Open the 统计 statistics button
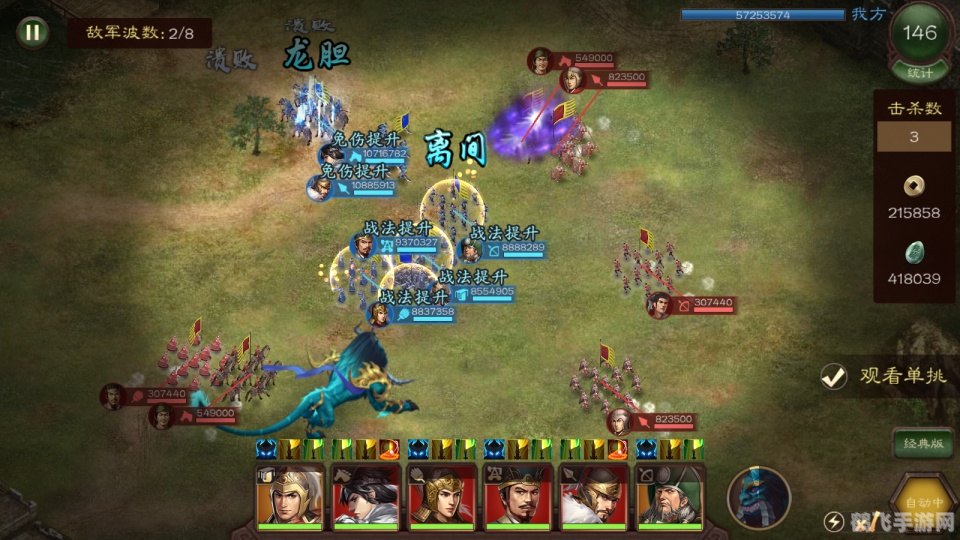 pos(919,72)
